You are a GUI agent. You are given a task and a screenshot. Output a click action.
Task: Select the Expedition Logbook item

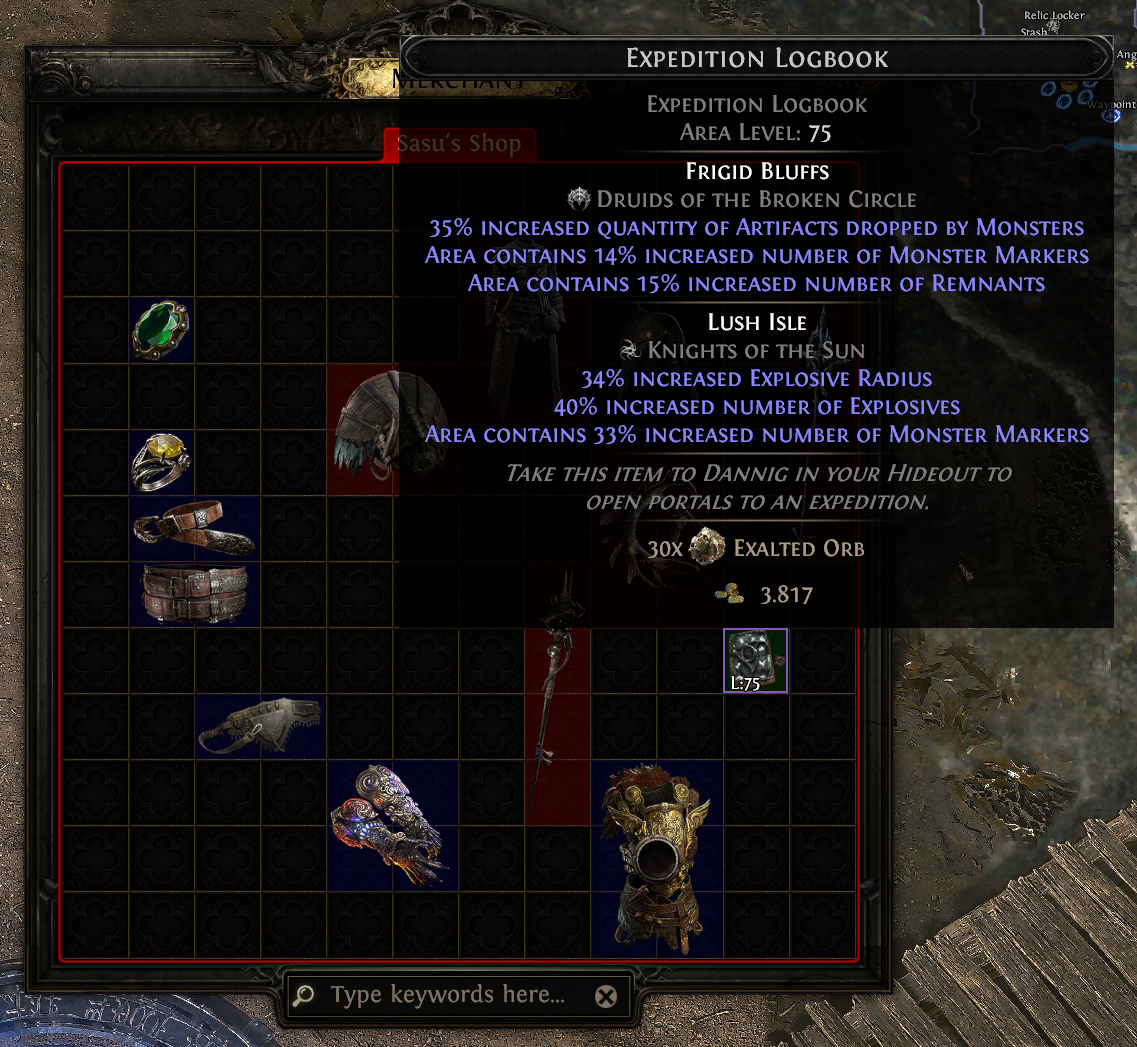pos(755,660)
